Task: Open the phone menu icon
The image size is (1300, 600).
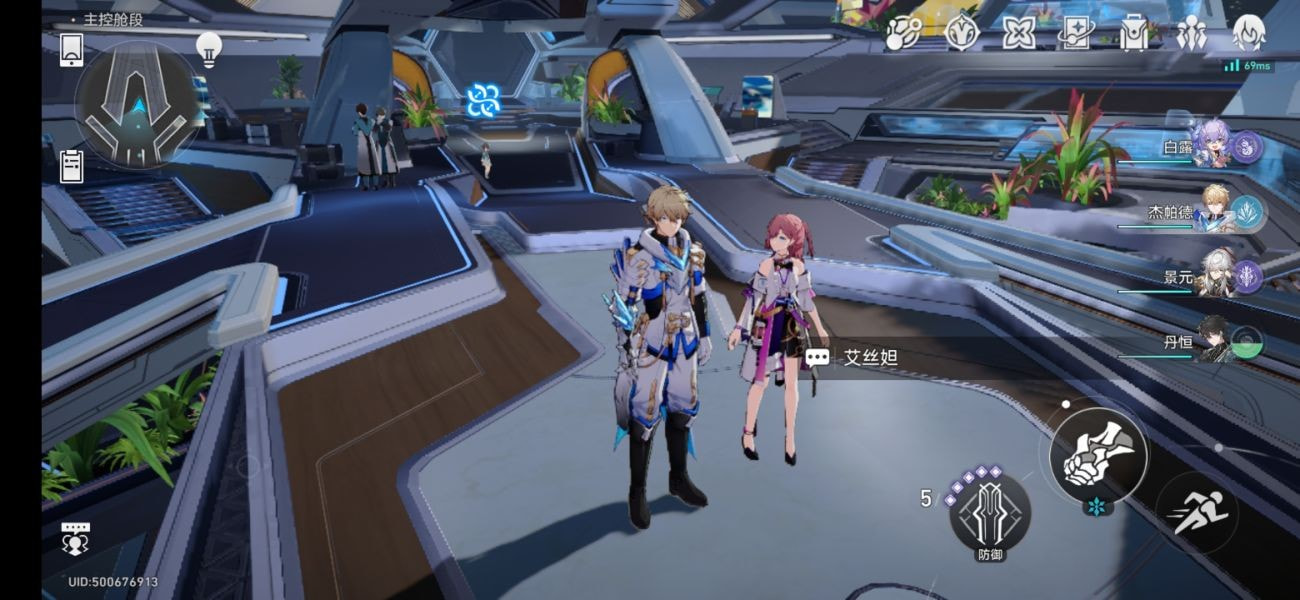Action: [x=71, y=50]
